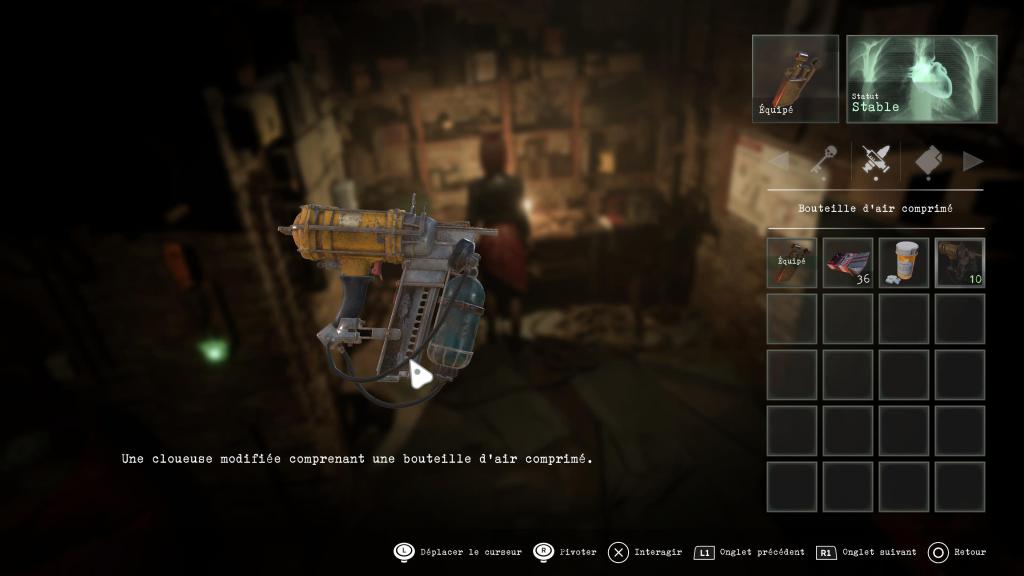This screenshot has width=1024, height=576.
Task: Click the left arrow for previous tab
Action: pos(778,161)
